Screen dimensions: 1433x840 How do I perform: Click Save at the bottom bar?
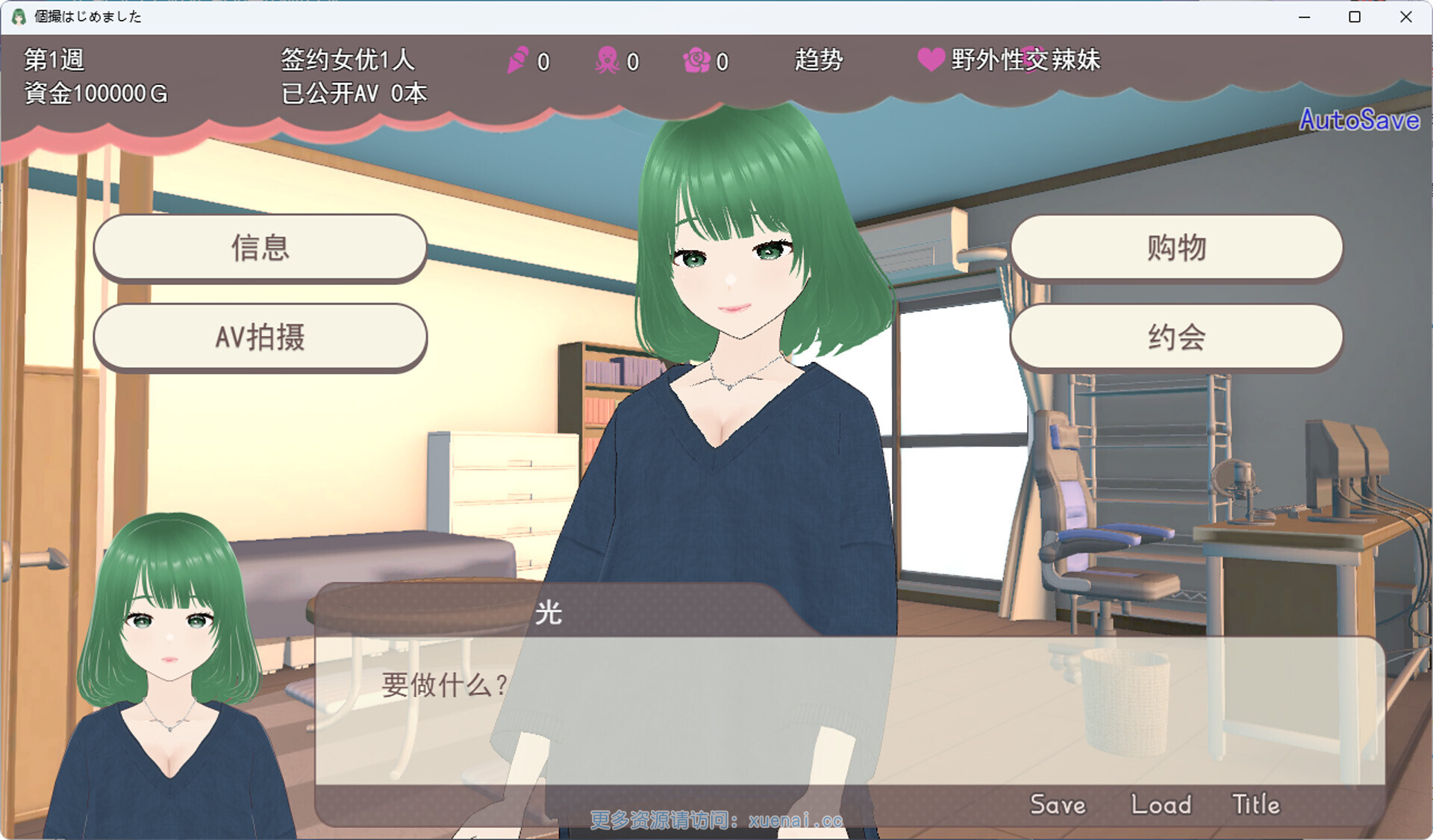coord(1058,804)
